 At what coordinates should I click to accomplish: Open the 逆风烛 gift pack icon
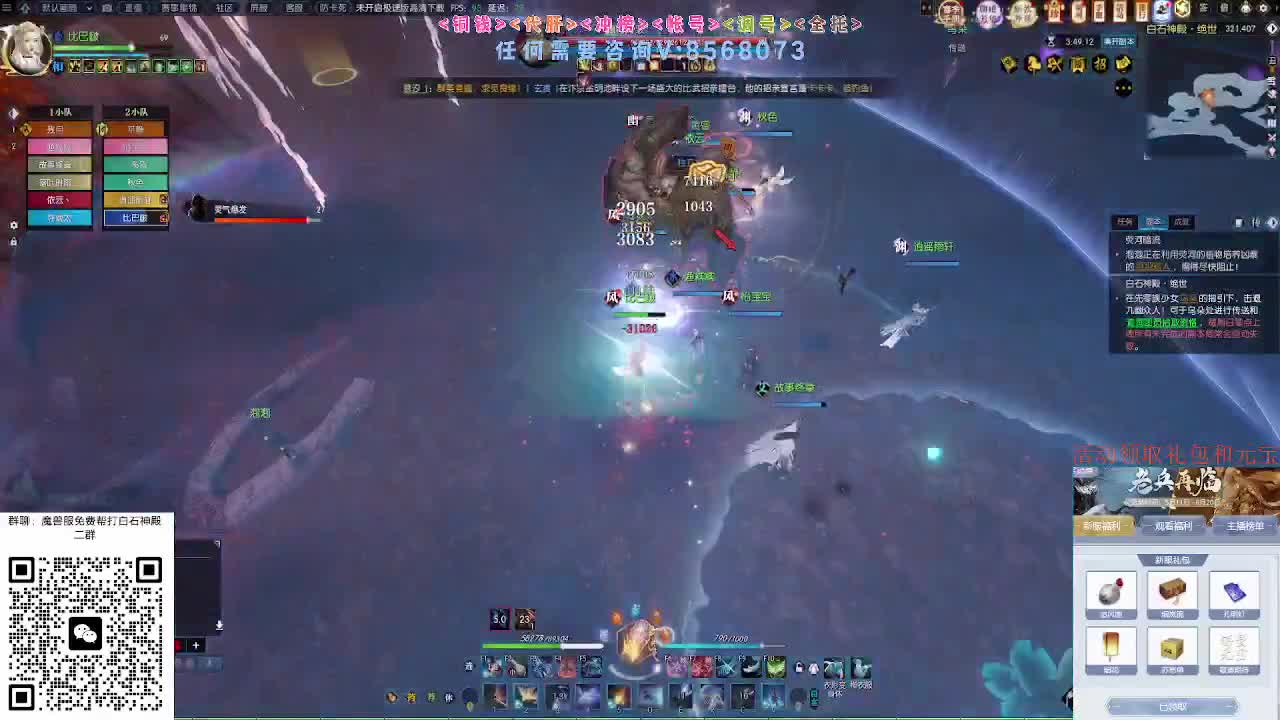[1110, 593]
